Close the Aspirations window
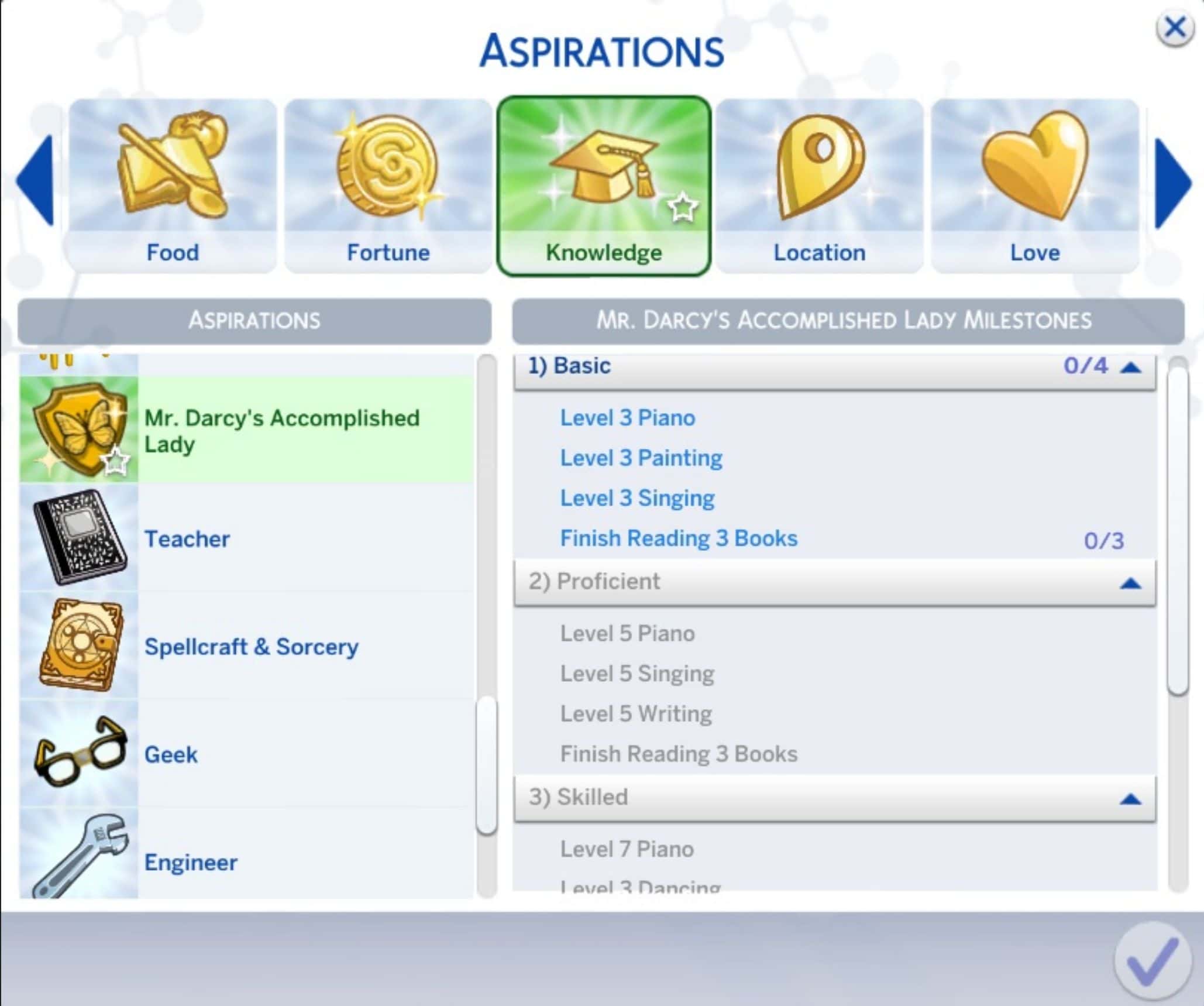This screenshot has width=1204, height=1006. pos(1174,28)
